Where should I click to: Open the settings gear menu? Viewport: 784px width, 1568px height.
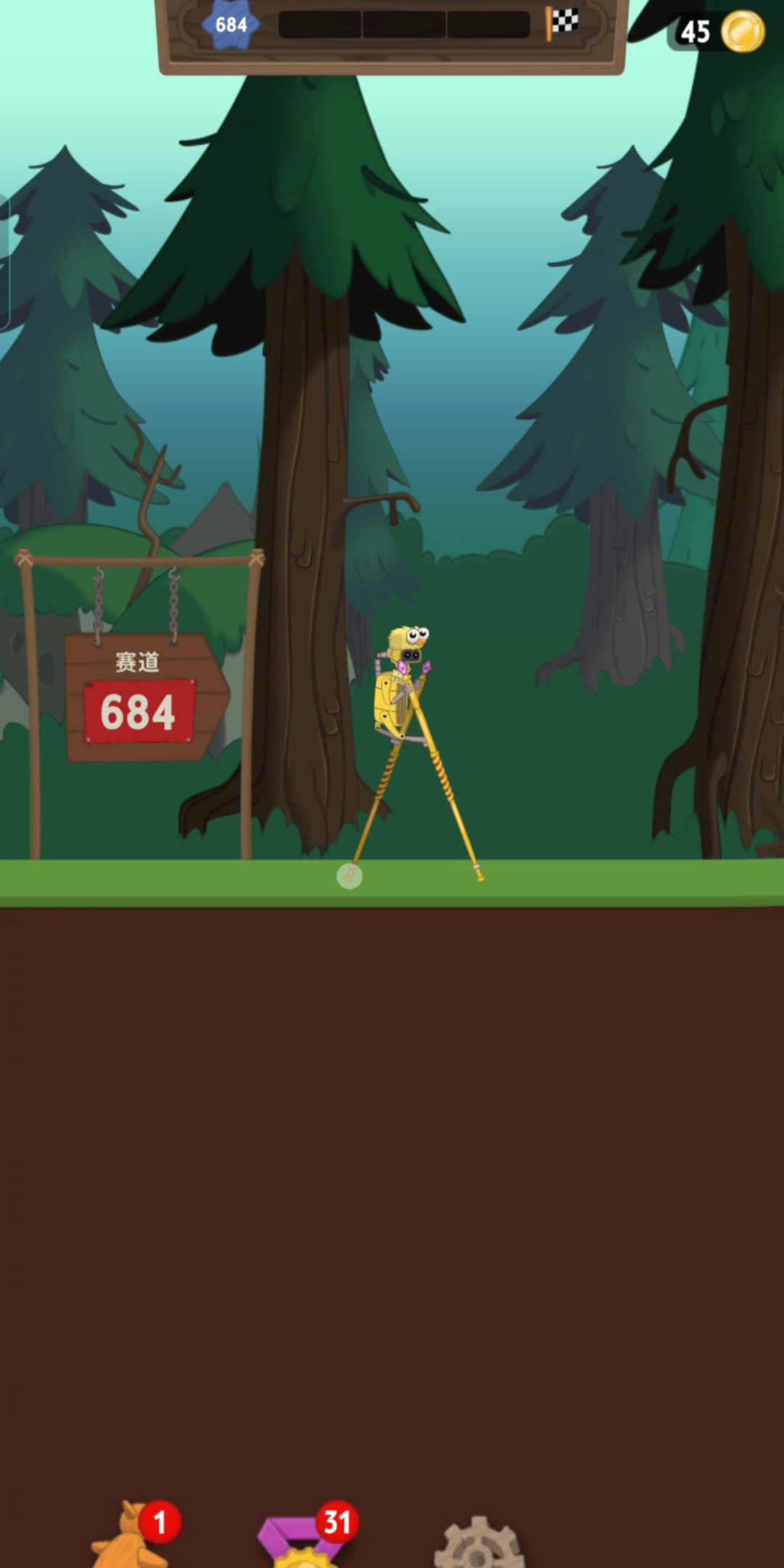click(x=478, y=1543)
